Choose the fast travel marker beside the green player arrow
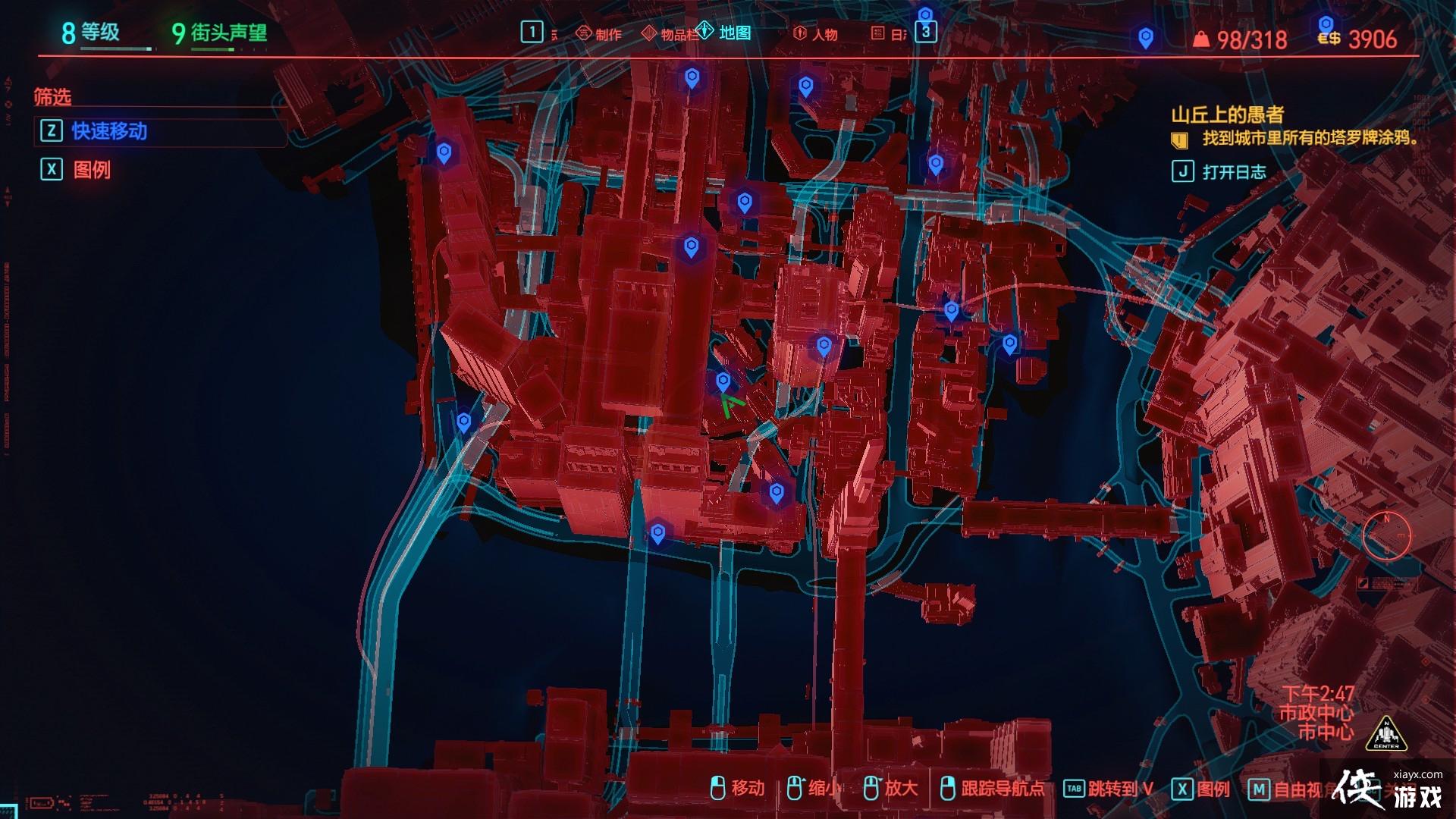Viewport: 1456px width, 819px height. [723, 381]
